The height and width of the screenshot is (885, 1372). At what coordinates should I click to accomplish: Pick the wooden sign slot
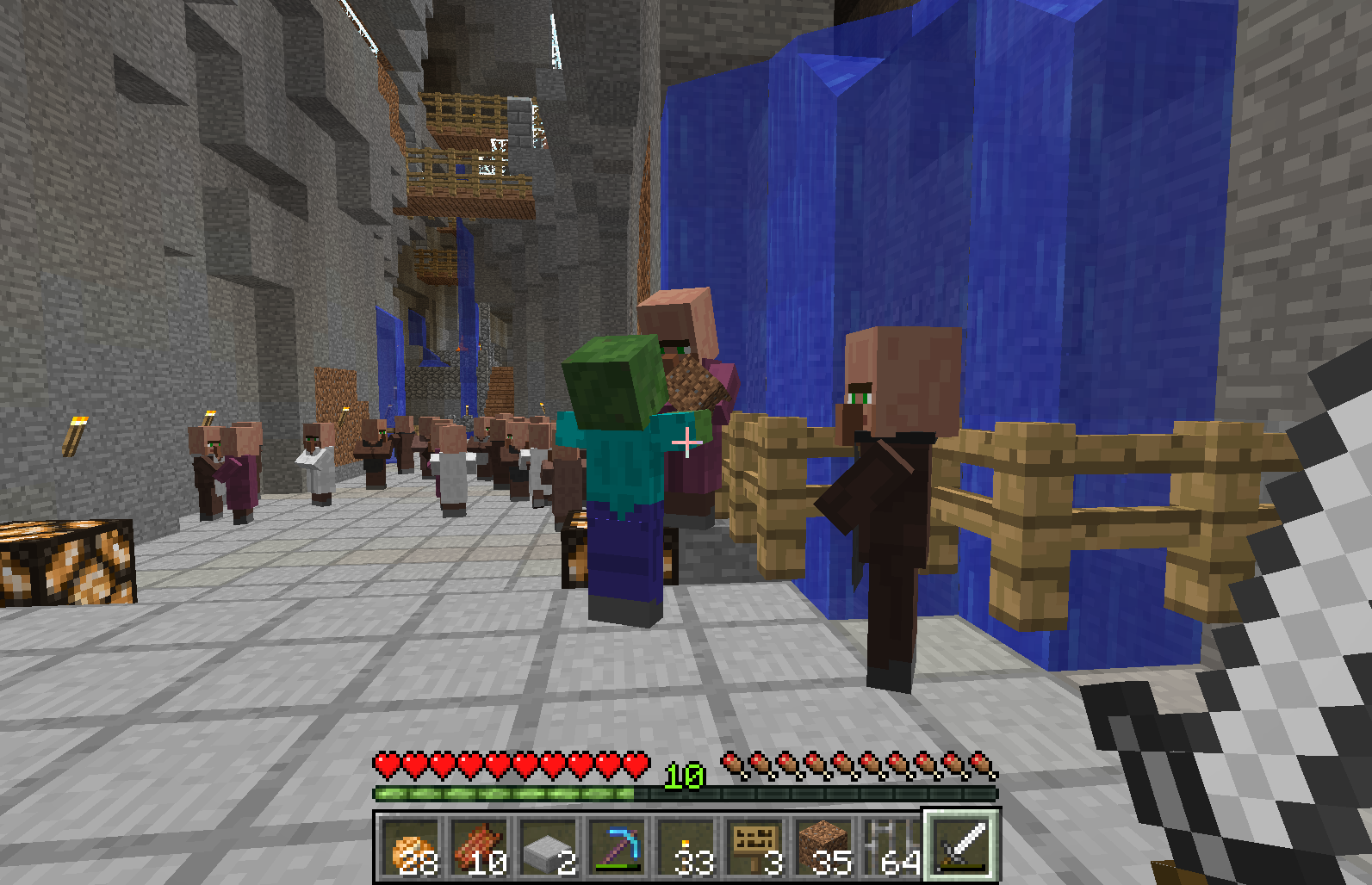pyautogui.click(x=755, y=847)
